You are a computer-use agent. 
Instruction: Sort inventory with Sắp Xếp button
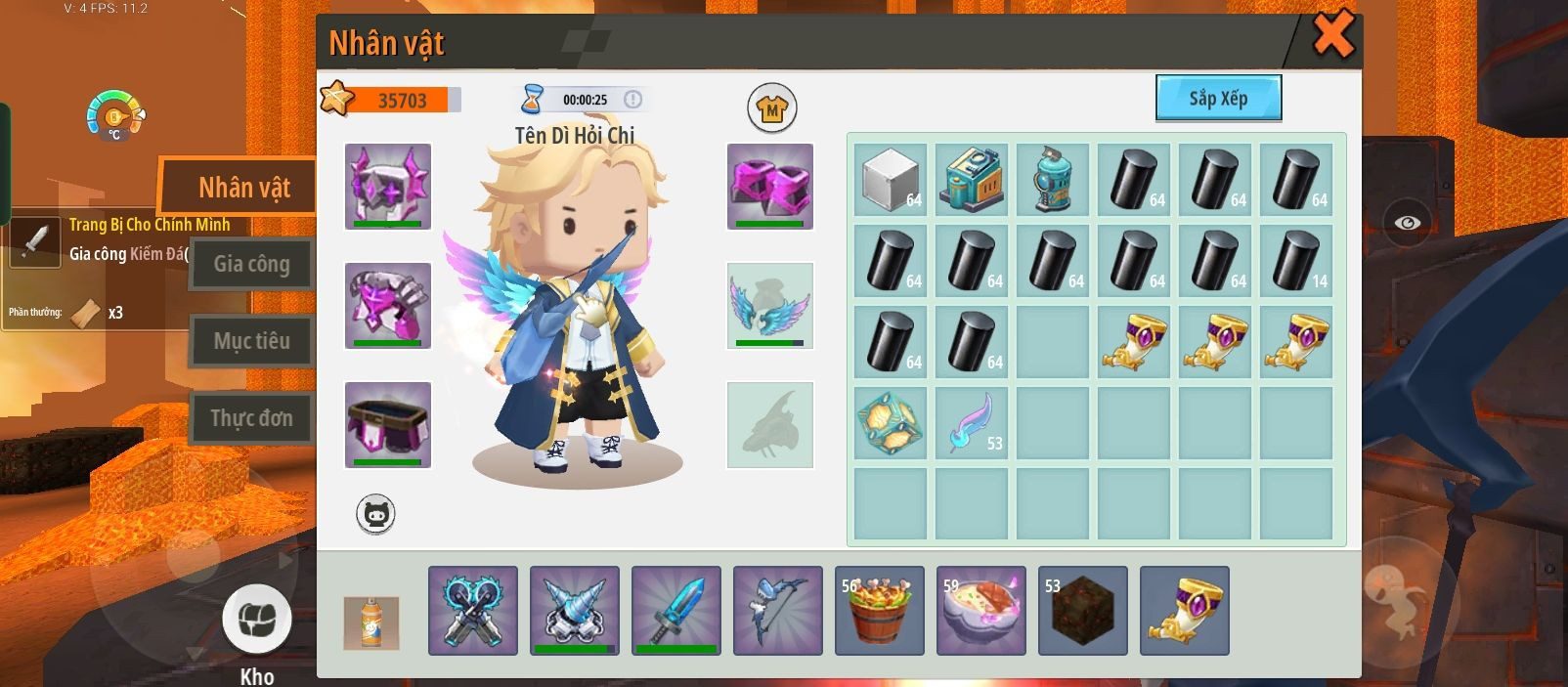pyautogui.click(x=1218, y=99)
